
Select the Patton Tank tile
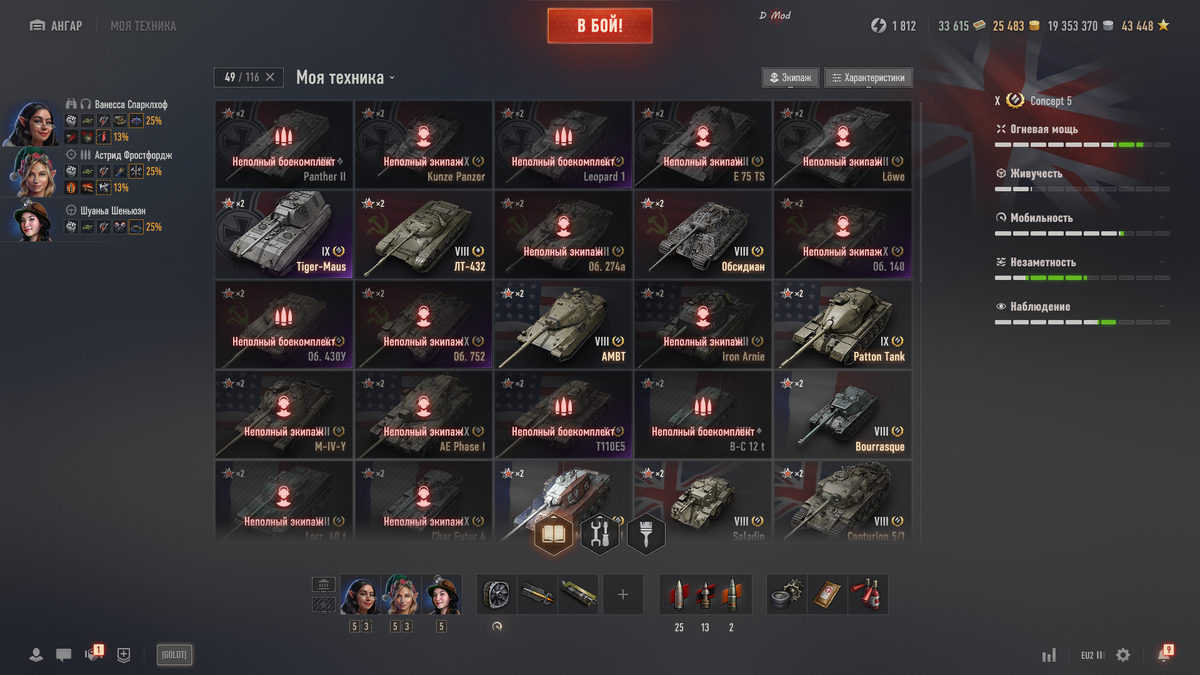pyautogui.click(x=842, y=325)
